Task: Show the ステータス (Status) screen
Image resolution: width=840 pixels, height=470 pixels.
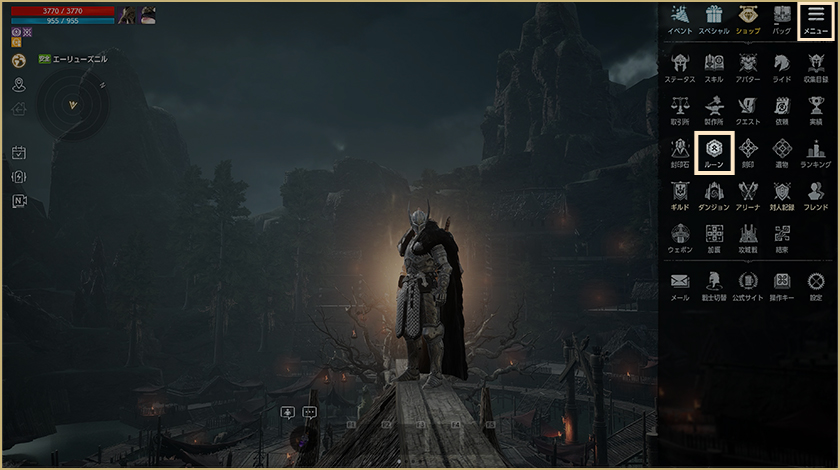Action: [x=680, y=65]
